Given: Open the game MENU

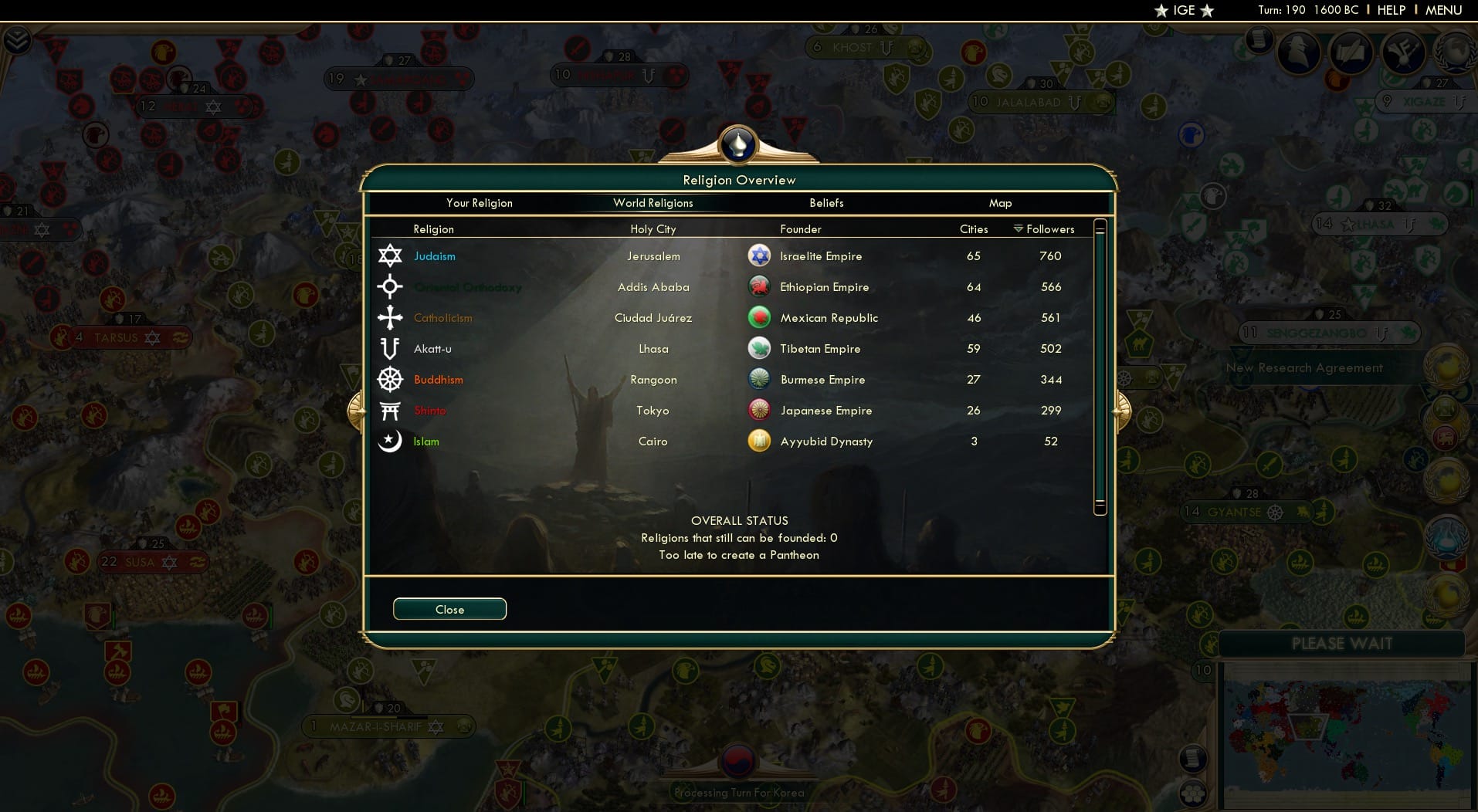Looking at the screenshot, I should click(x=1442, y=10).
